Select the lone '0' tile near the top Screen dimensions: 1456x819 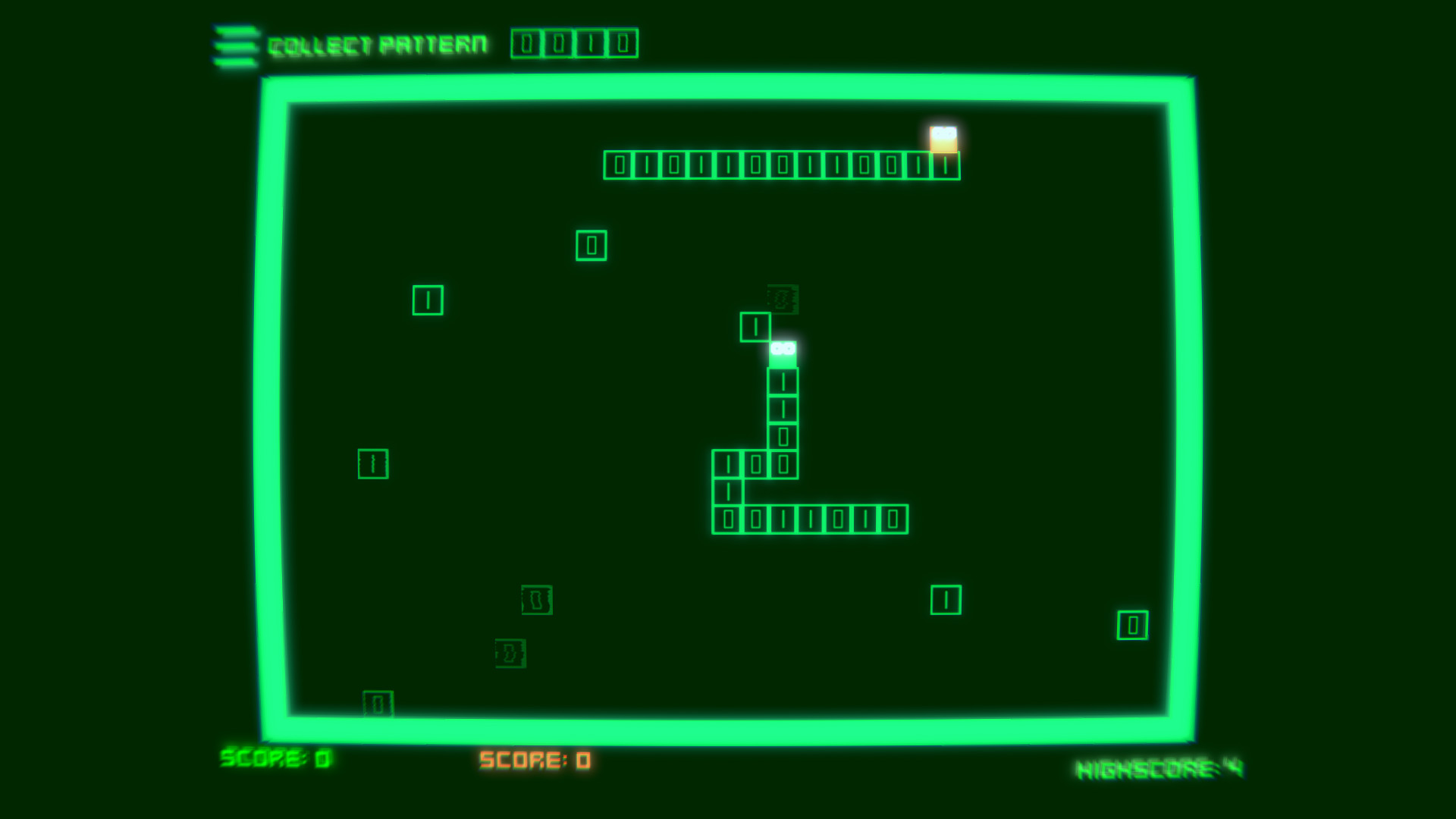click(x=591, y=244)
